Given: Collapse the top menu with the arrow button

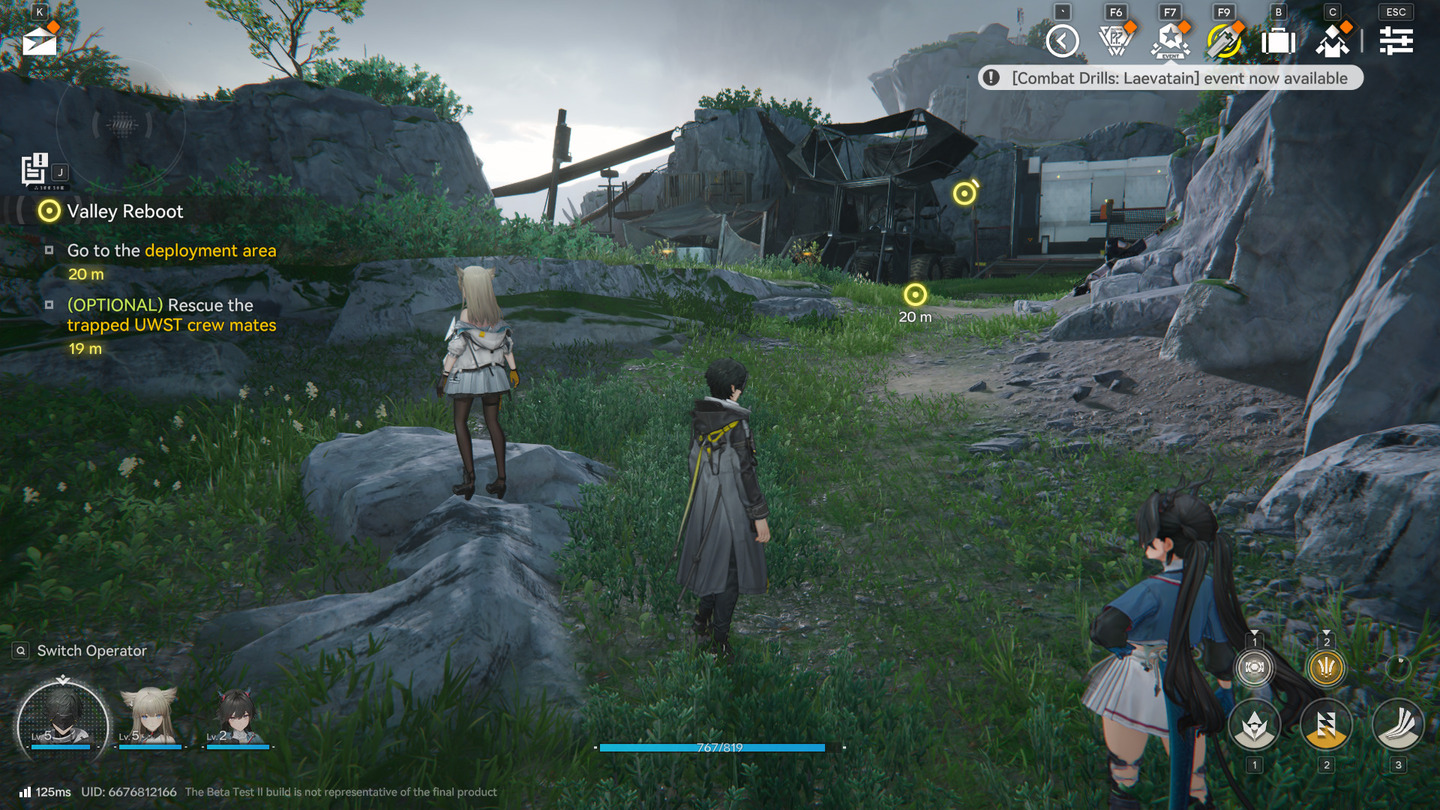Looking at the screenshot, I should (1062, 41).
